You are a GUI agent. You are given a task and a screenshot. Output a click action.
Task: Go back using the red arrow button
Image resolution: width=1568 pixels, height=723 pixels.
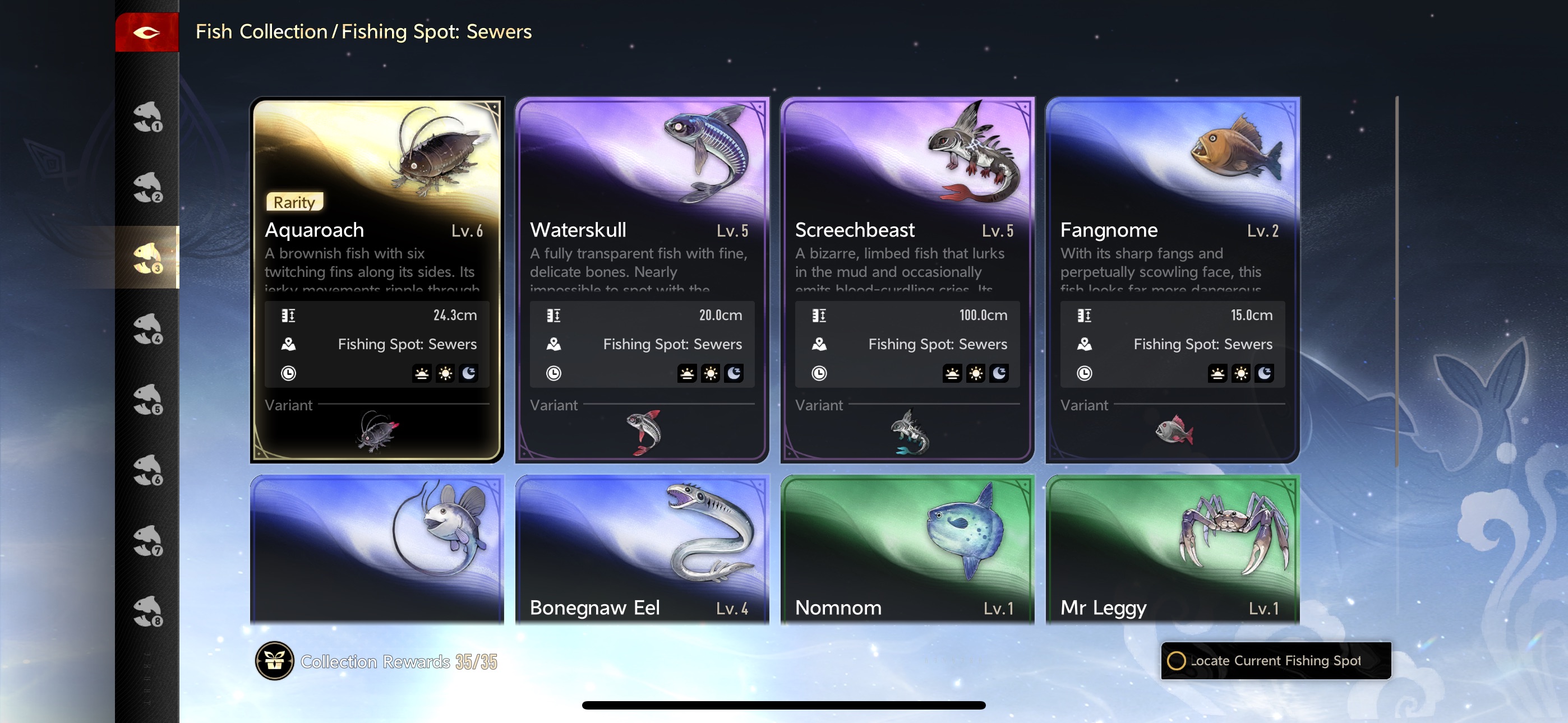(x=147, y=33)
